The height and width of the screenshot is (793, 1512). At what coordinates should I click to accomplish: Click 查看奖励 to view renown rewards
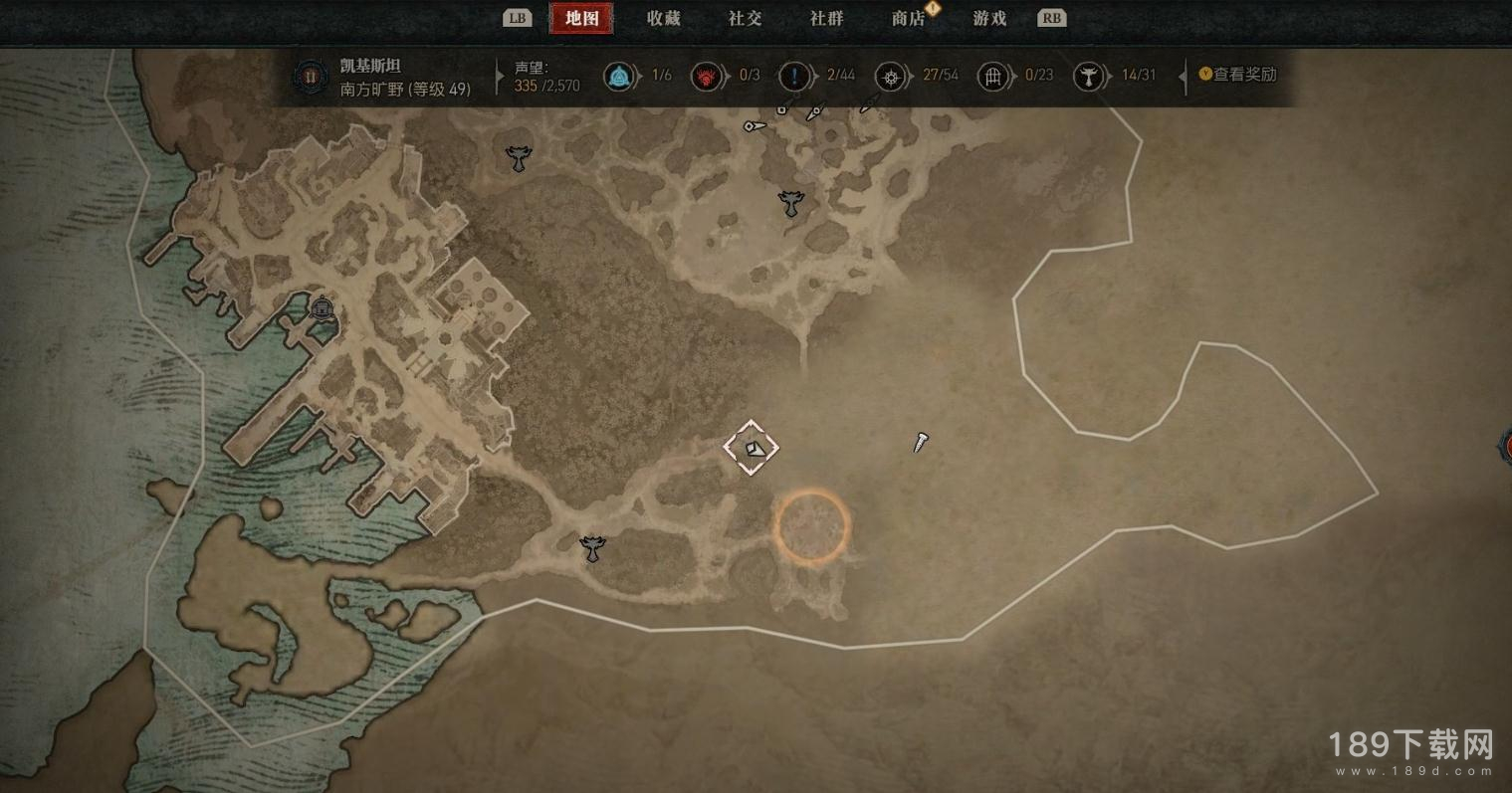click(1237, 75)
